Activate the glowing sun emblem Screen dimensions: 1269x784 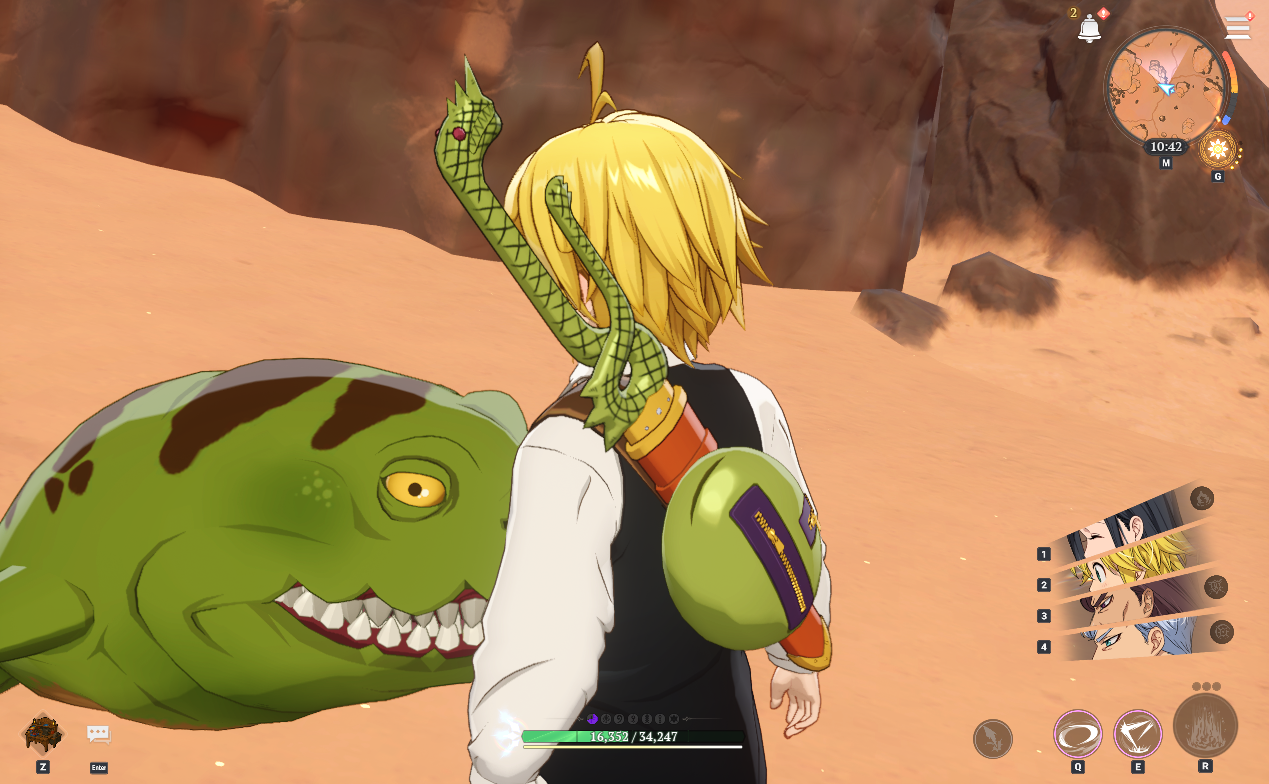click(1218, 151)
